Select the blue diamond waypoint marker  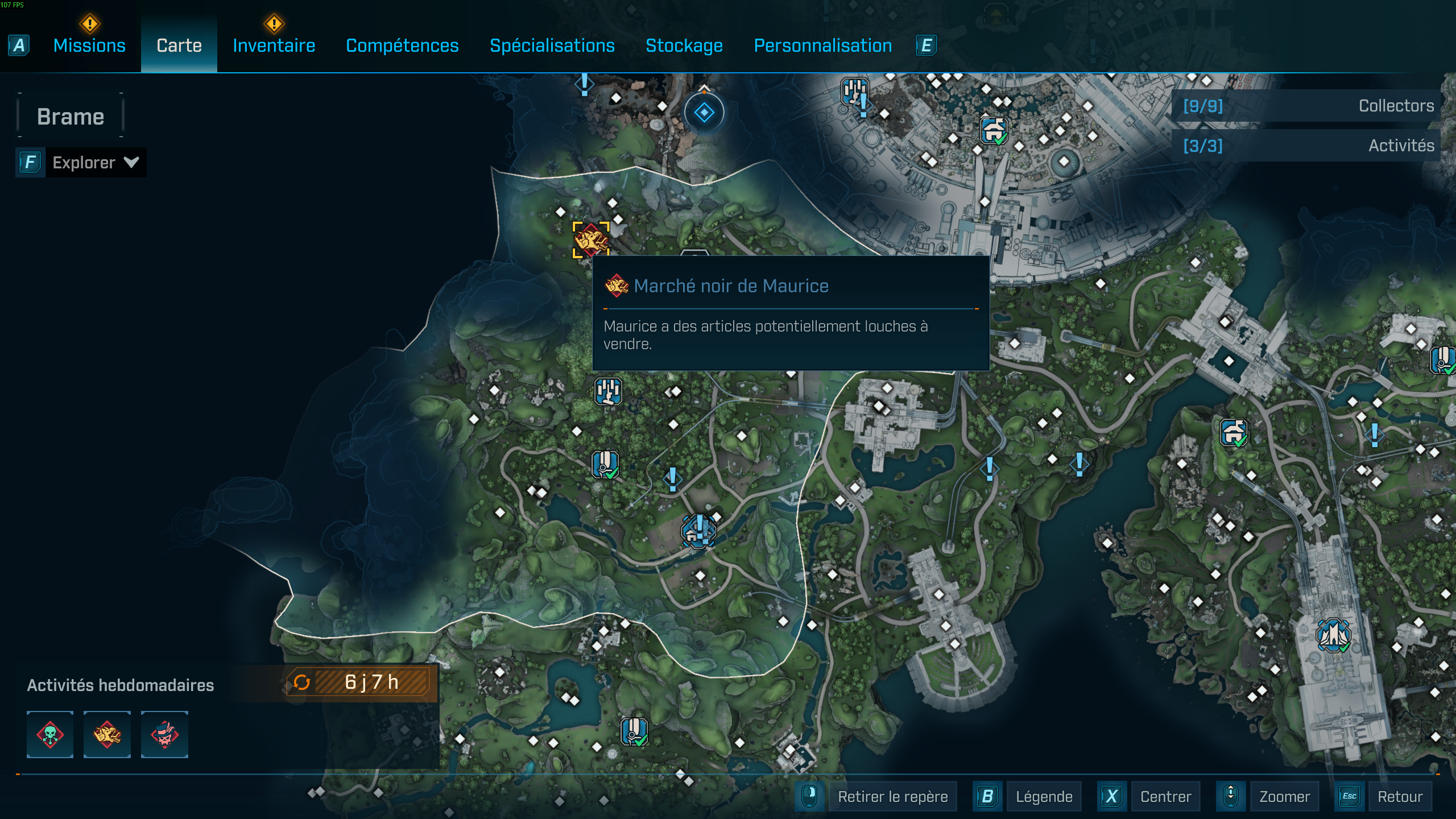click(704, 113)
